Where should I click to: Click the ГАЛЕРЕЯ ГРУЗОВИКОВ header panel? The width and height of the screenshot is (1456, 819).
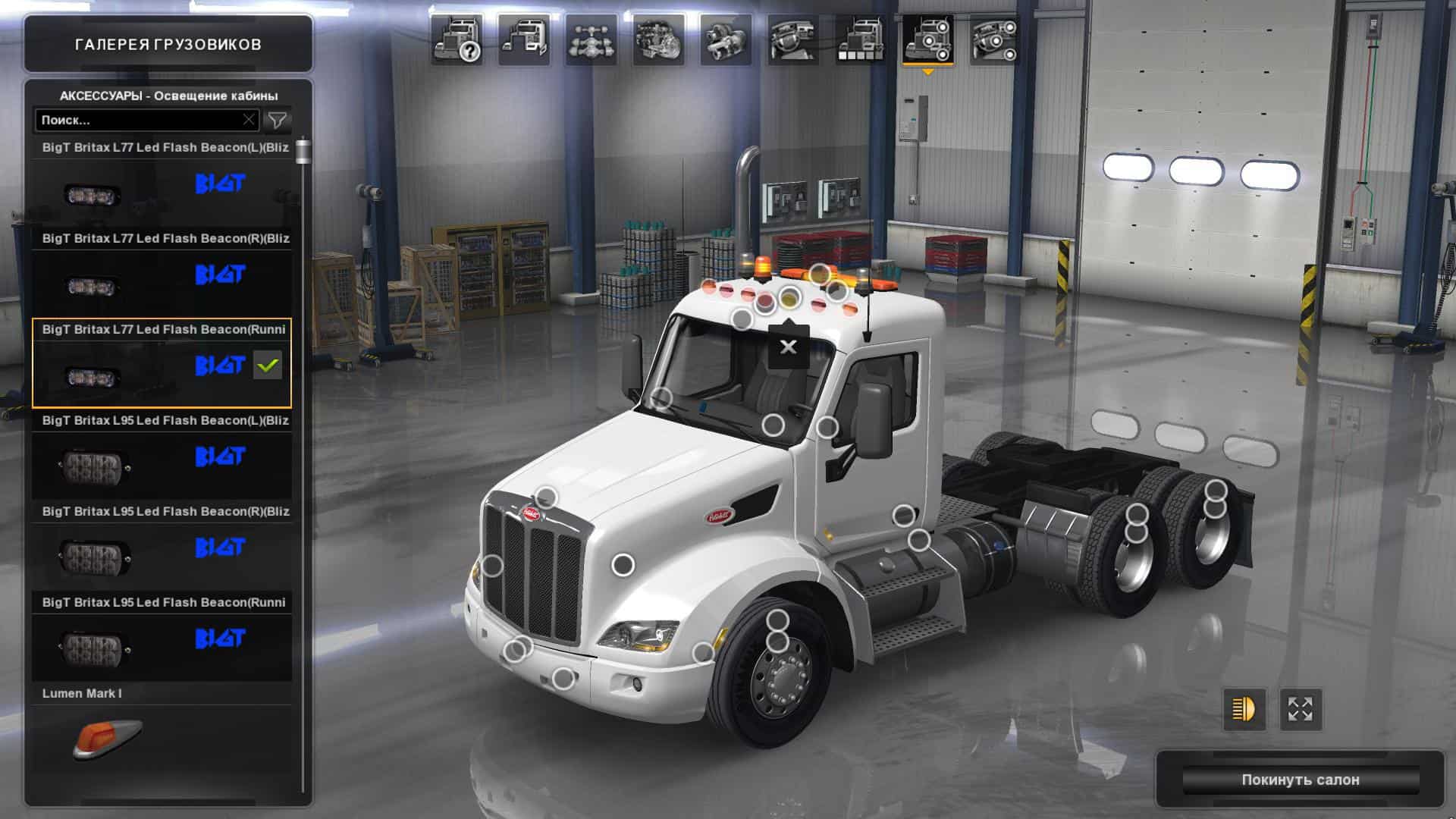point(168,44)
